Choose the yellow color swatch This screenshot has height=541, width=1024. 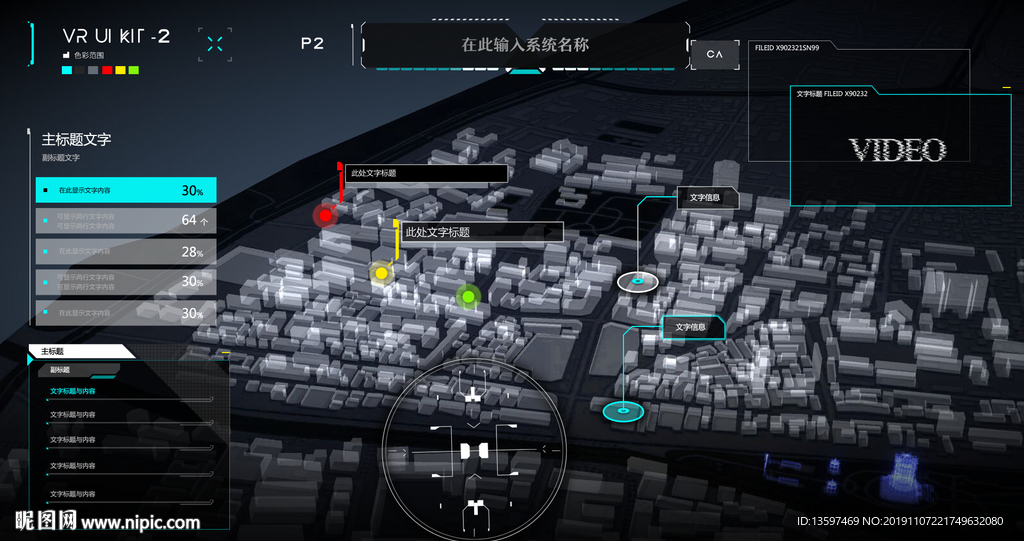click(x=120, y=71)
